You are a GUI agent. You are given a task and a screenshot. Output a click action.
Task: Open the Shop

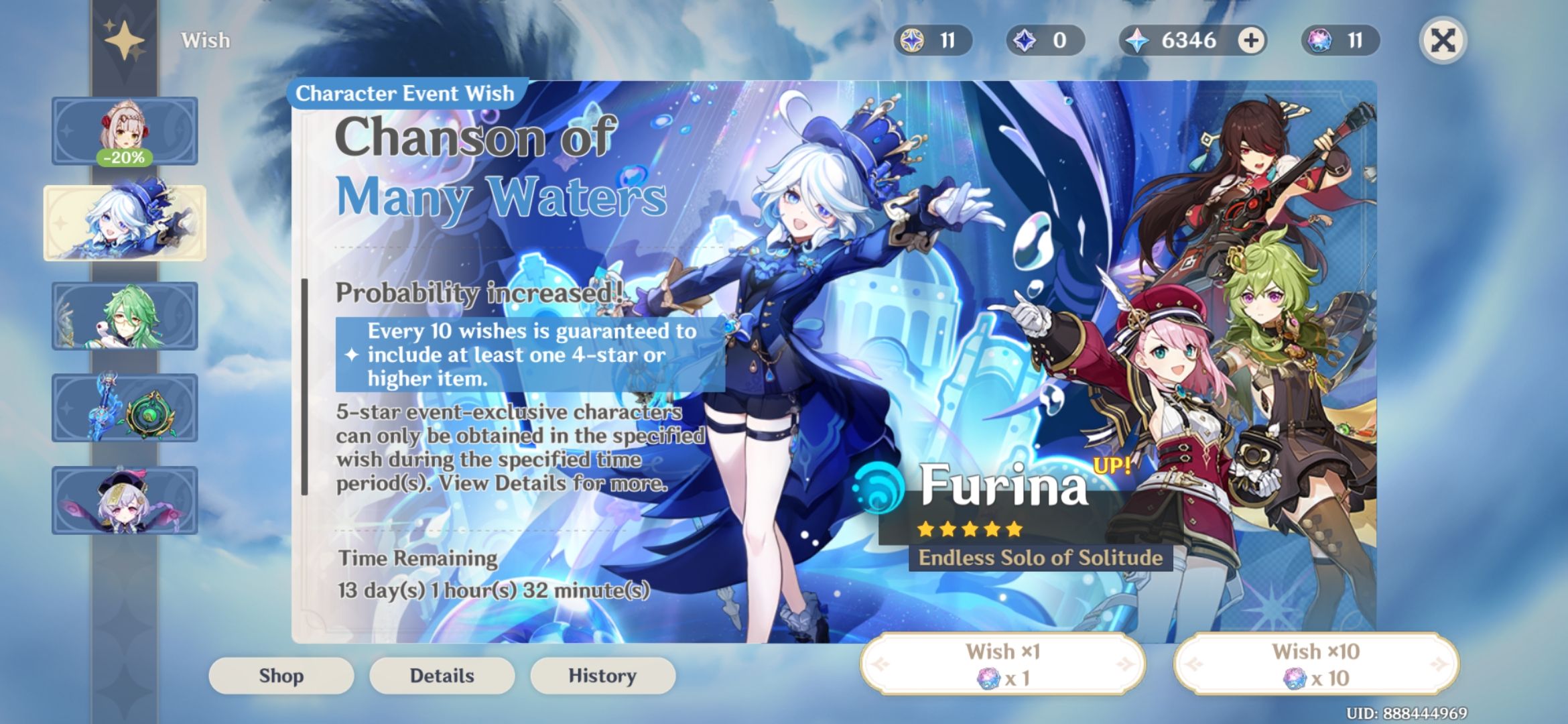click(x=281, y=675)
